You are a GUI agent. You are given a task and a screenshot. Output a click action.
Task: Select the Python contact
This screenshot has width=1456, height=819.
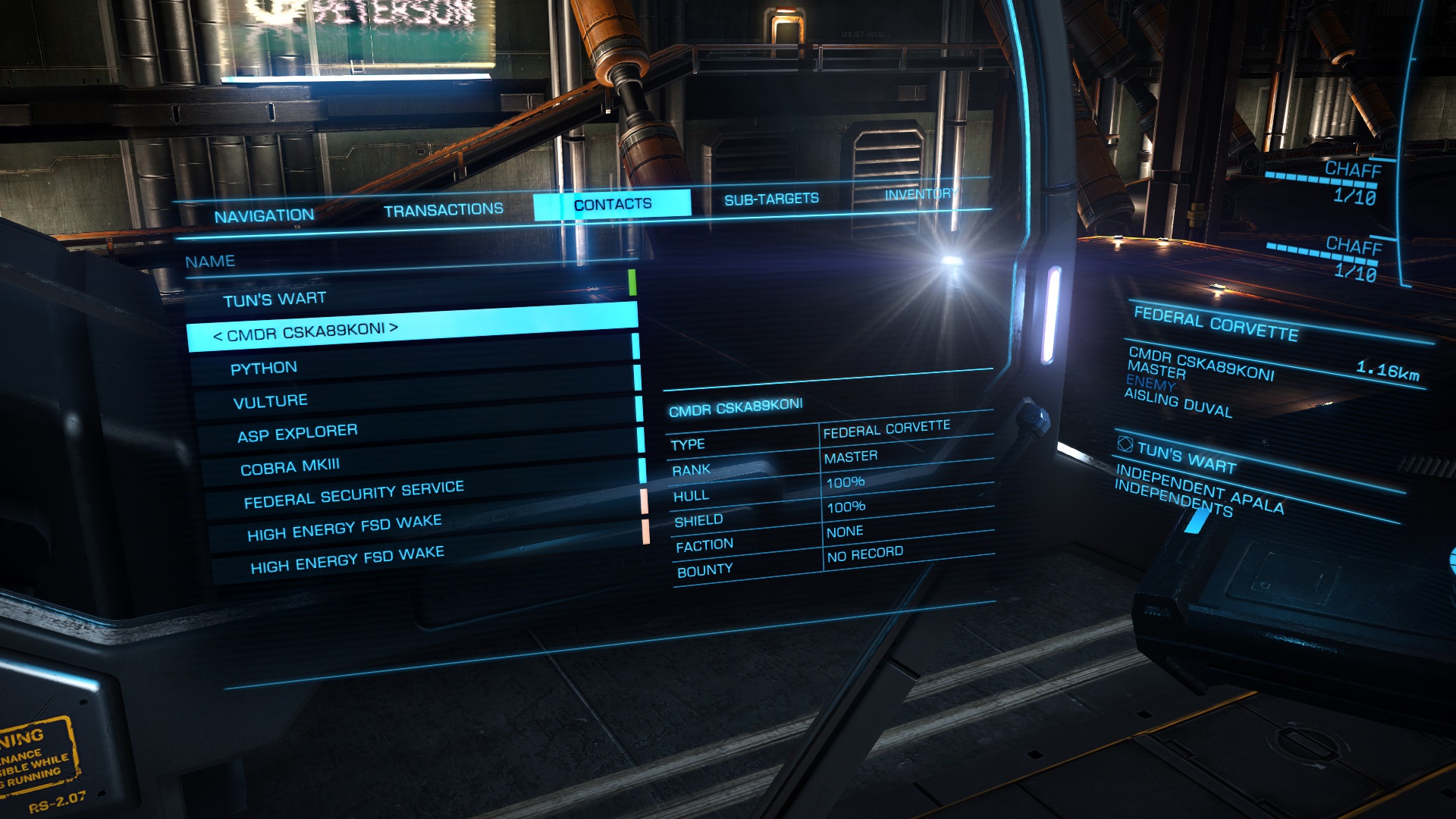(x=264, y=369)
